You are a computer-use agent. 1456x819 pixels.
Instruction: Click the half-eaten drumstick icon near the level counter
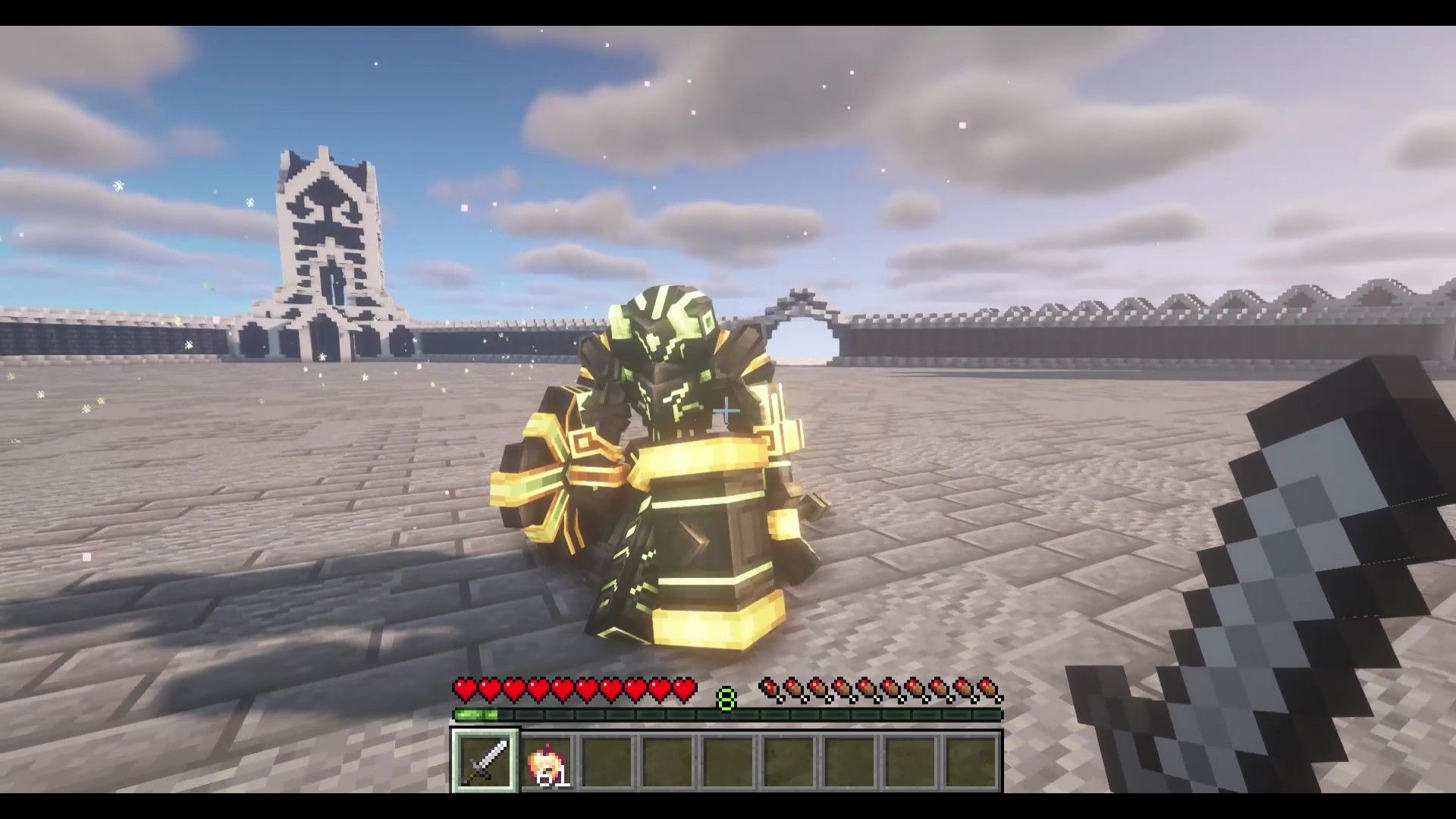[x=769, y=688]
